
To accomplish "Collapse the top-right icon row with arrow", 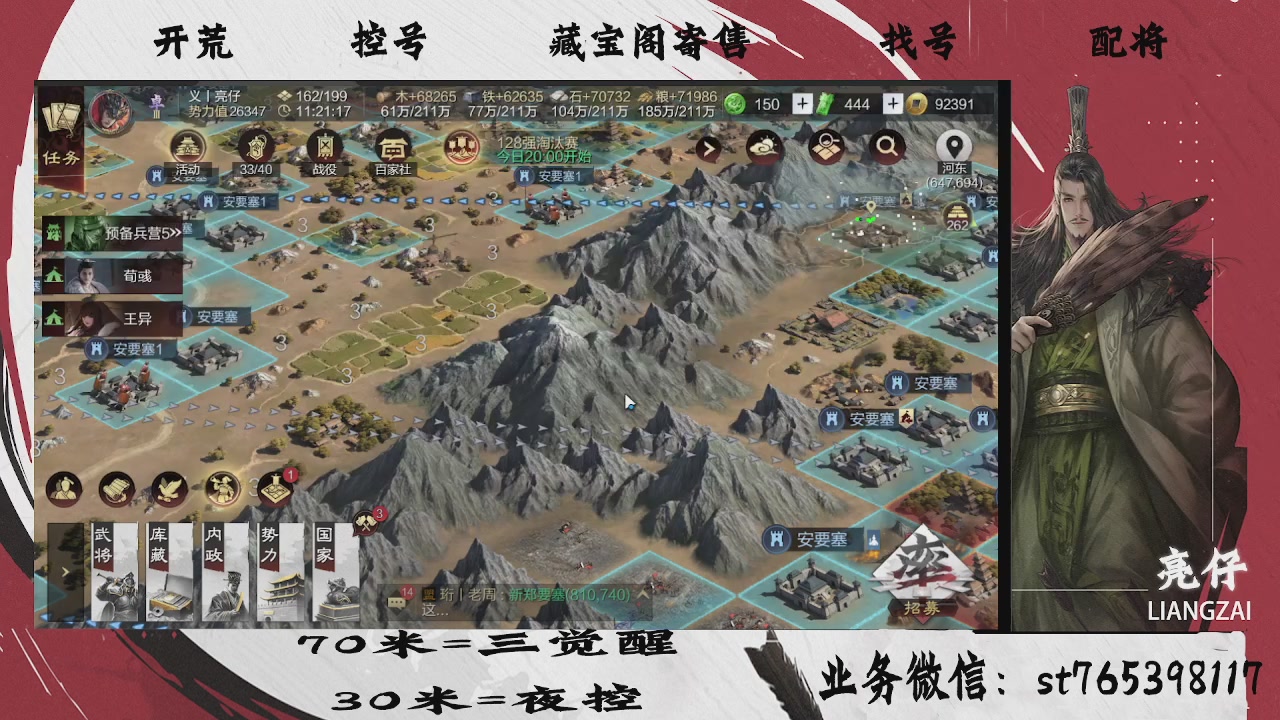I will tap(707, 148).
